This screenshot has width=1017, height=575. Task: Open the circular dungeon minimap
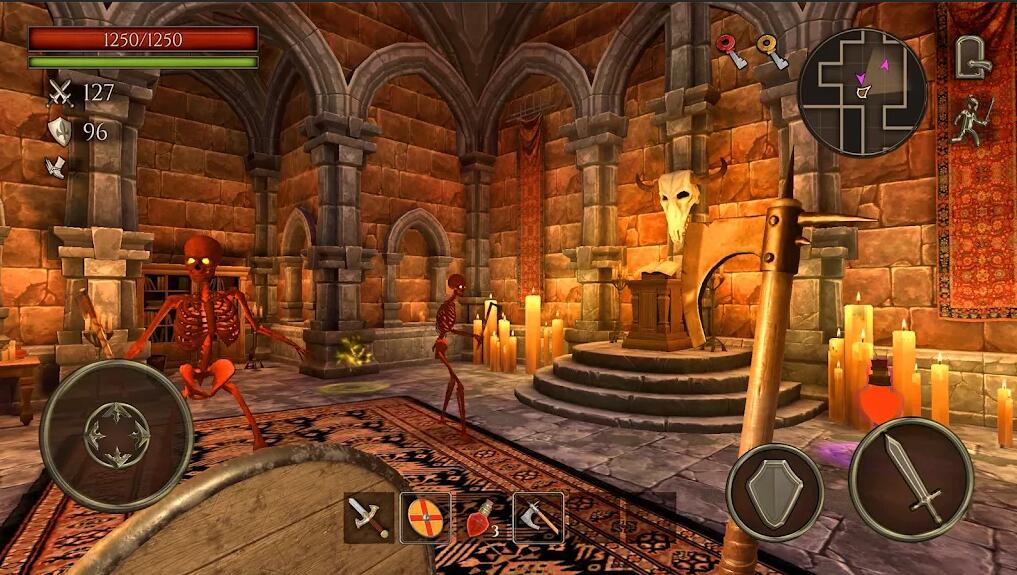(x=861, y=91)
